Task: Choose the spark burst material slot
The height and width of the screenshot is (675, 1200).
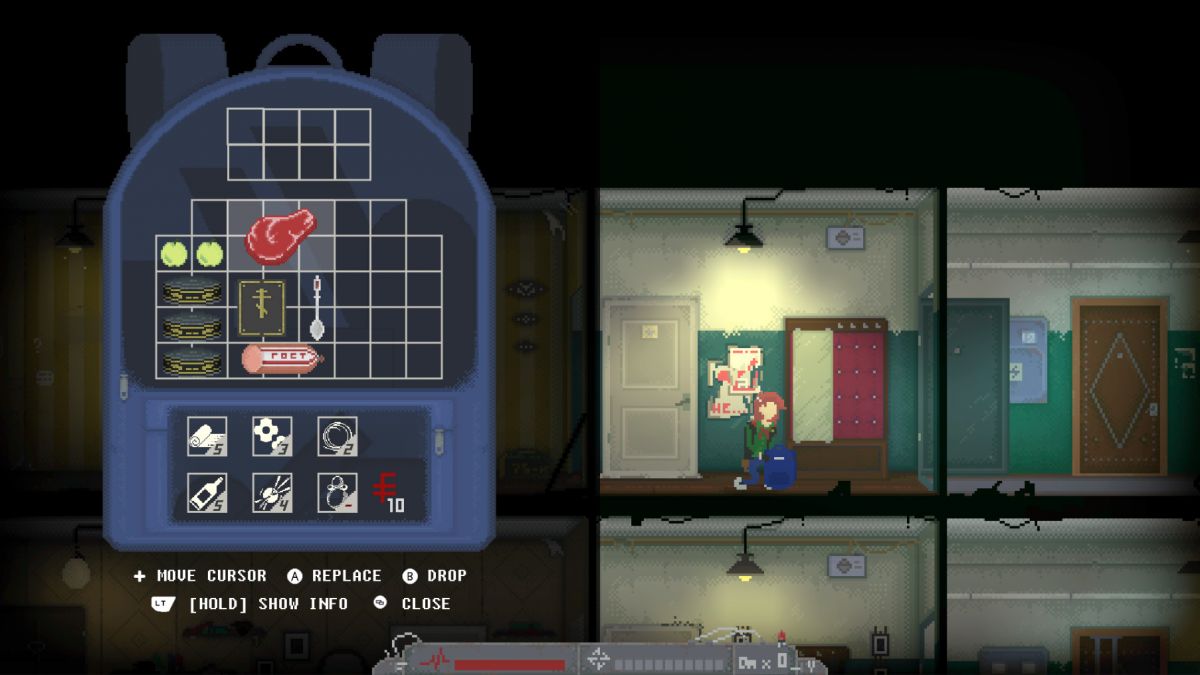Action: pyautogui.click(x=272, y=492)
